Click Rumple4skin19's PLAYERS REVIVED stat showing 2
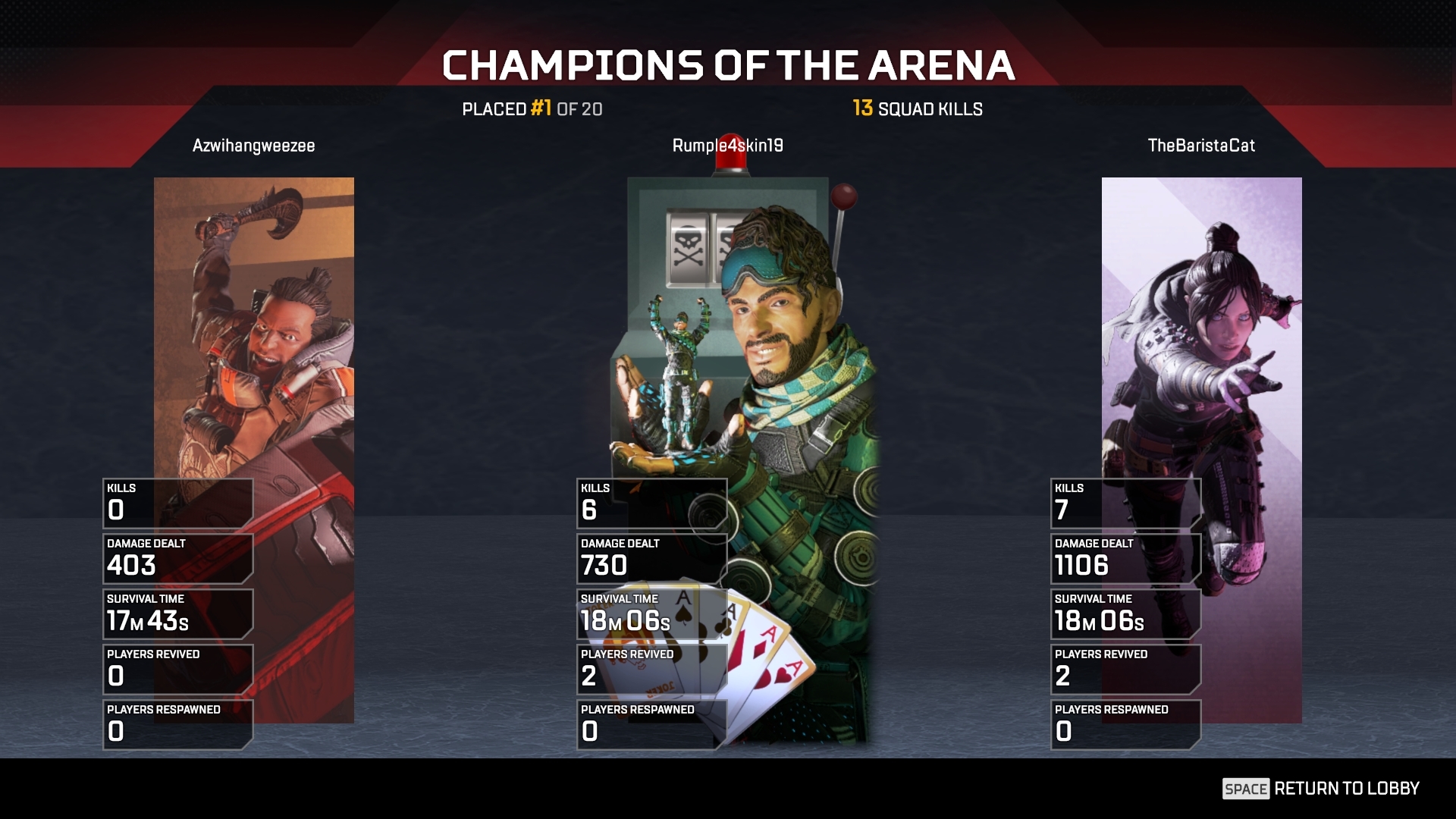This screenshot has height=819, width=1456. pos(651,667)
